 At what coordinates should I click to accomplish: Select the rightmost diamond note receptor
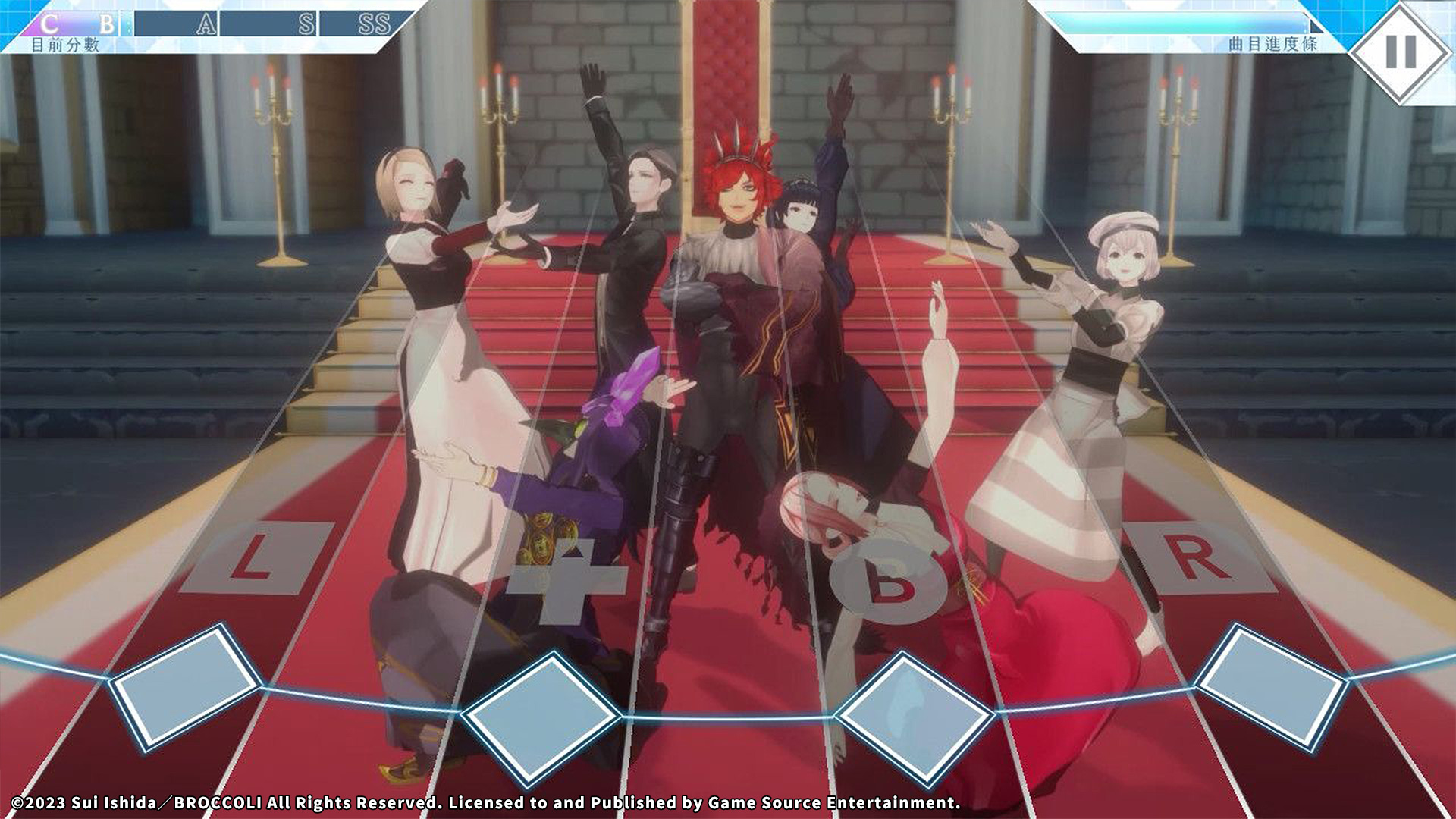(1272, 685)
